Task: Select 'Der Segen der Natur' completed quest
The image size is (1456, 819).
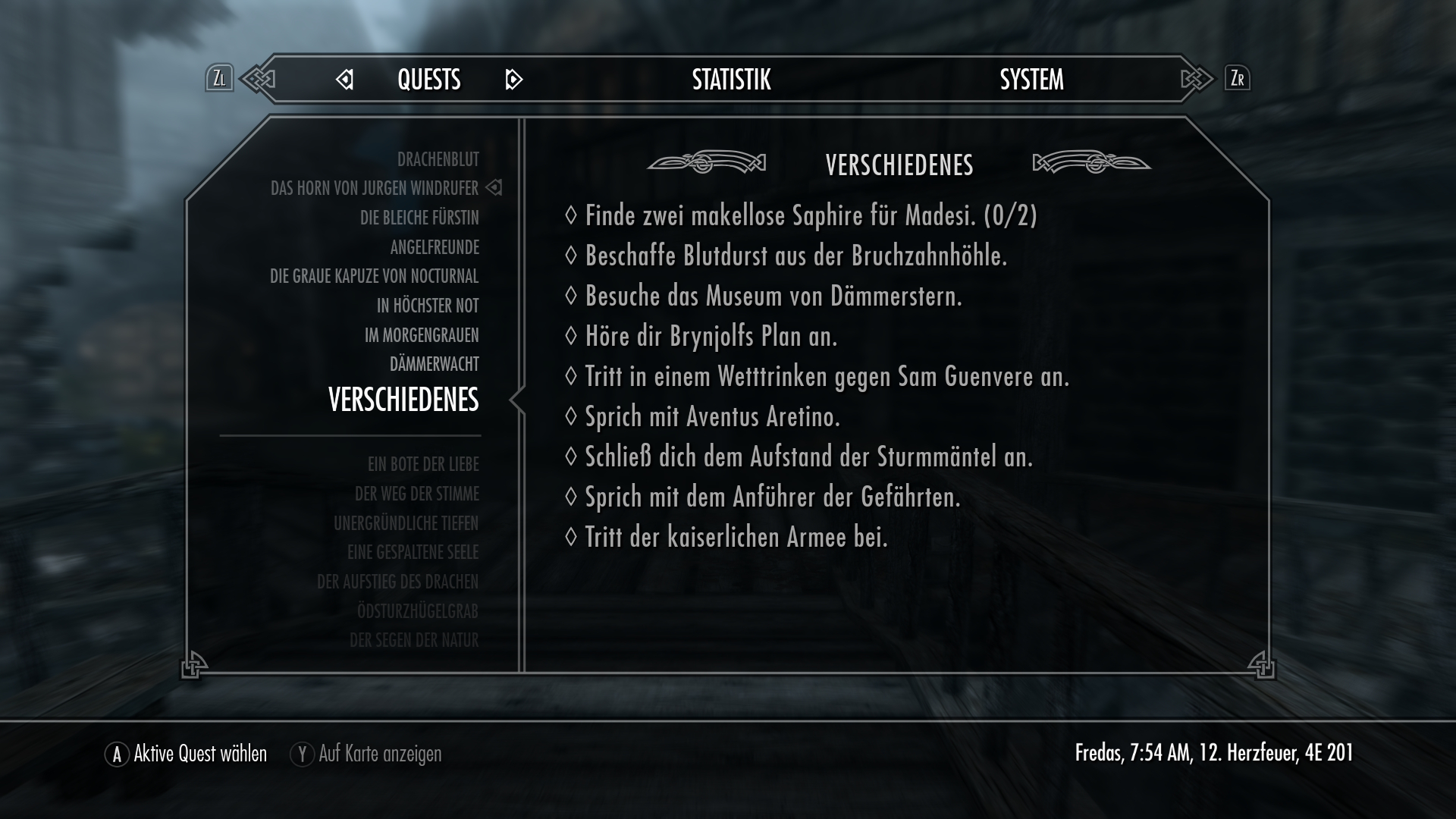Action: [414, 640]
